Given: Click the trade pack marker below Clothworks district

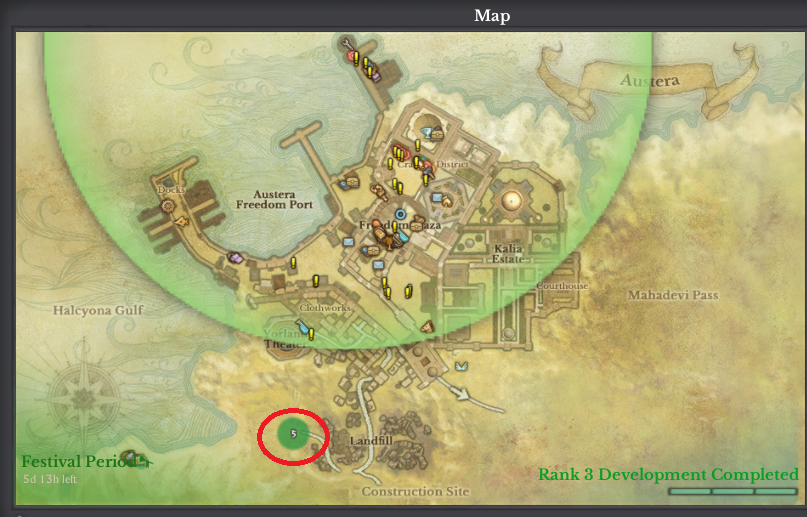Looking at the screenshot, I should click(x=427, y=326).
